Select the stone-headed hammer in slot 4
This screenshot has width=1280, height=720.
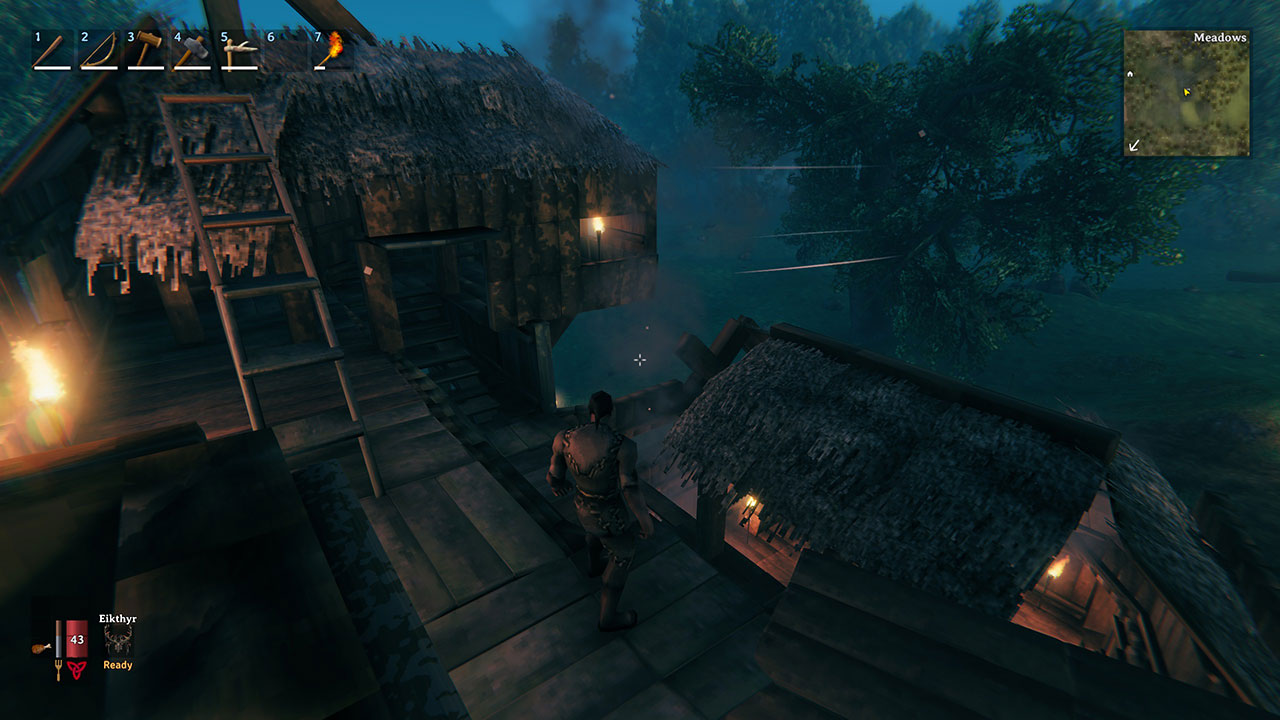tap(192, 51)
